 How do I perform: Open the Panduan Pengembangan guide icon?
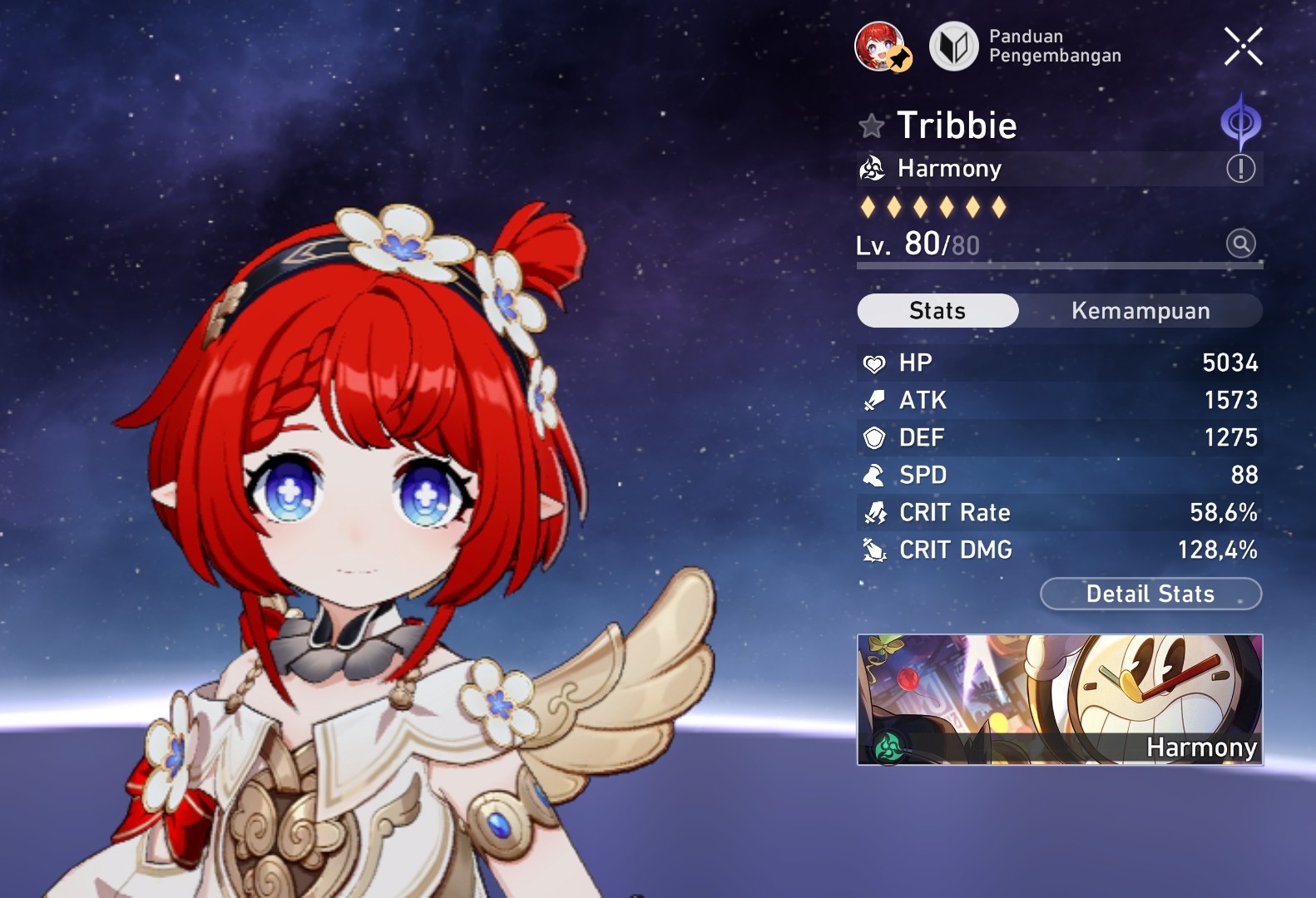[x=953, y=47]
